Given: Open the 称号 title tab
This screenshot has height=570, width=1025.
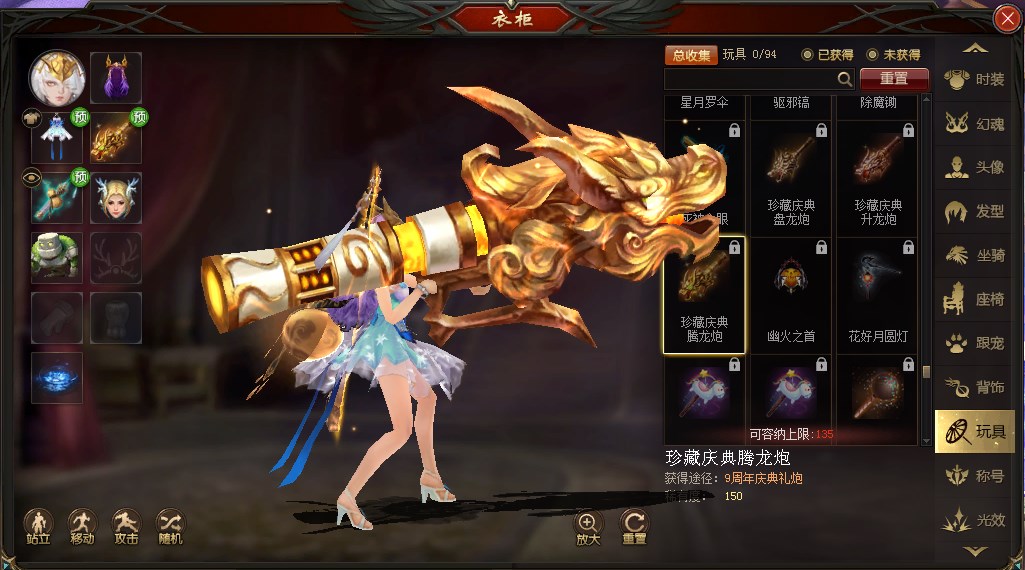Looking at the screenshot, I should (x=974, y=476).
